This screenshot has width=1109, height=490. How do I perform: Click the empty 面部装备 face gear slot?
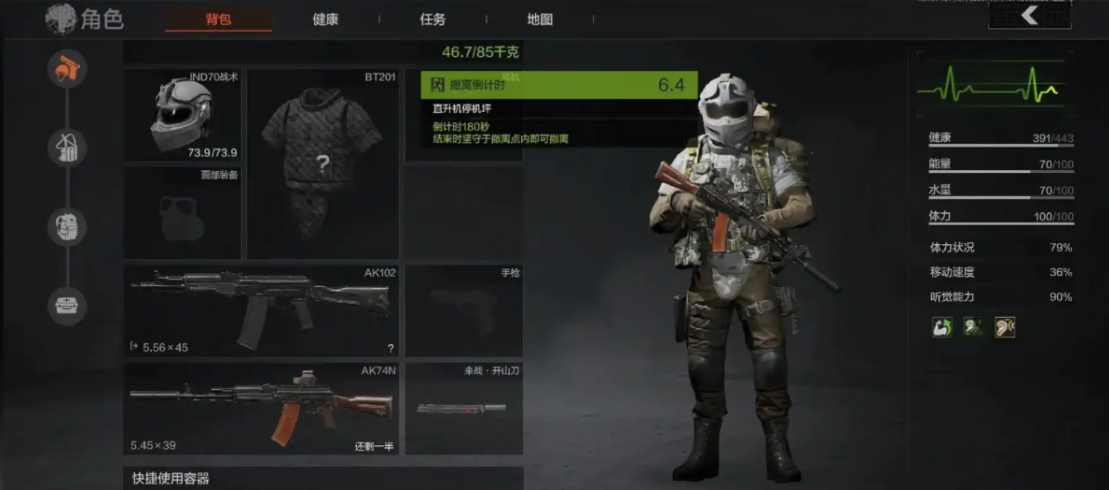click(x=182, y=212)
